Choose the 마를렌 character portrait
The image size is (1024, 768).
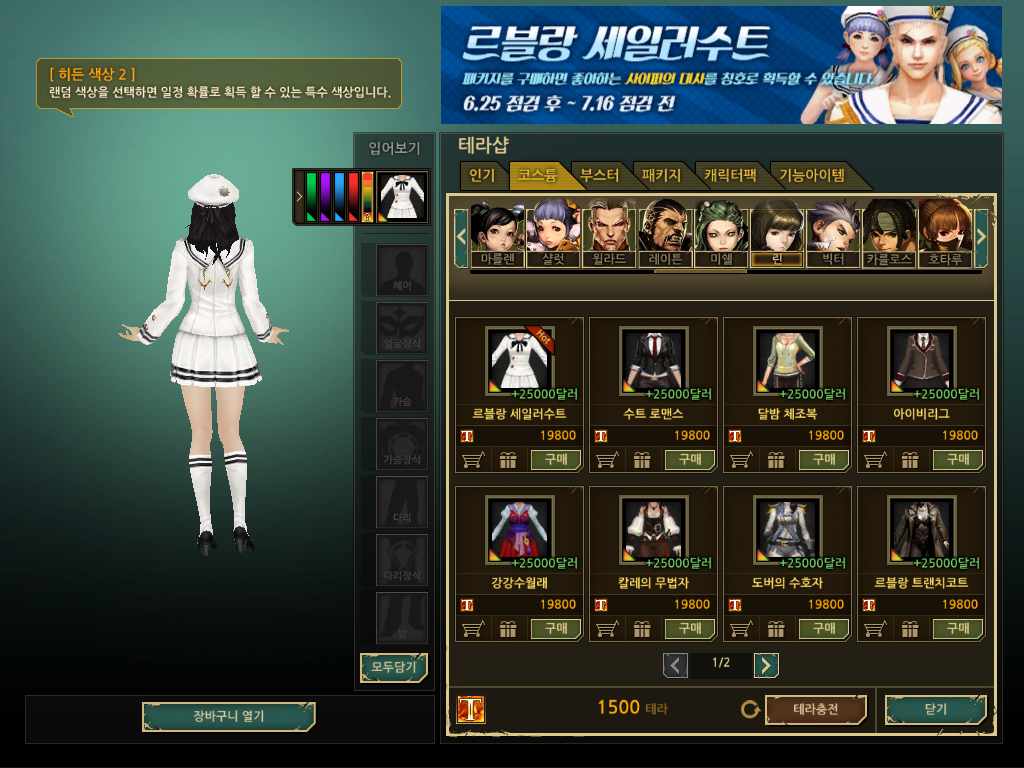(x=497, y=234)
